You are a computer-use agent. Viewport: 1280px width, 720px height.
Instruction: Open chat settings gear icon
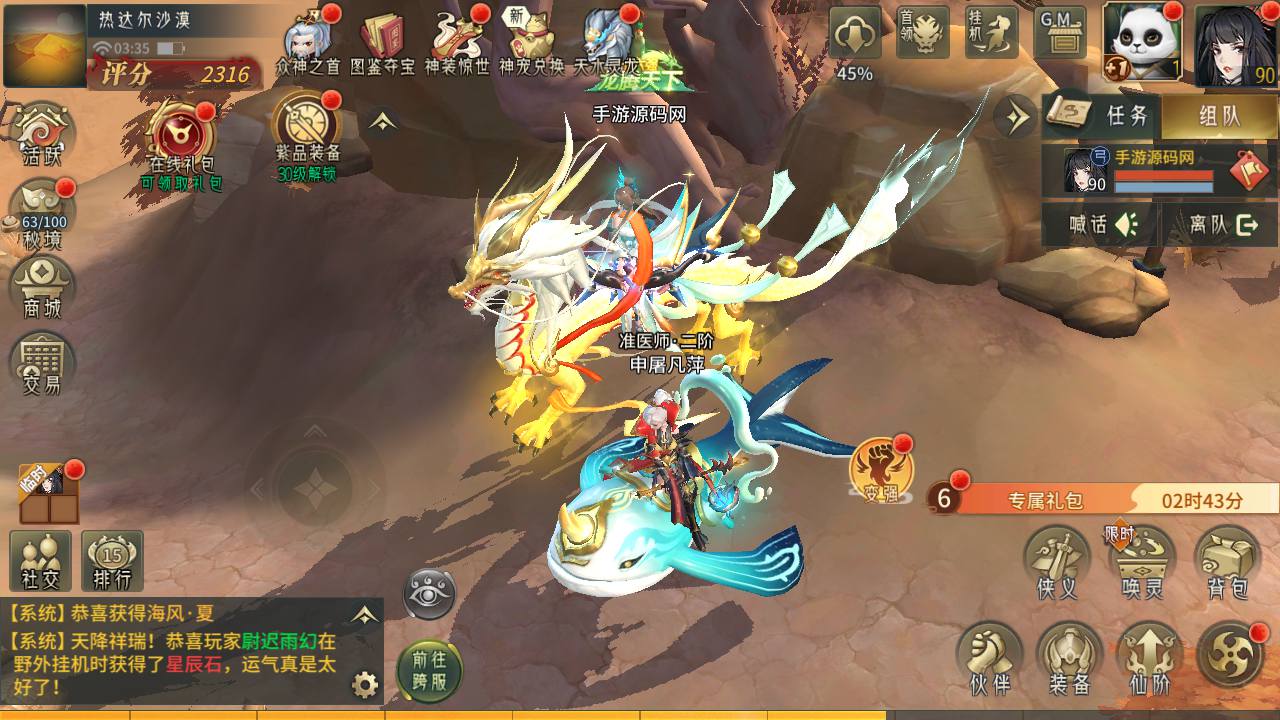365,685
